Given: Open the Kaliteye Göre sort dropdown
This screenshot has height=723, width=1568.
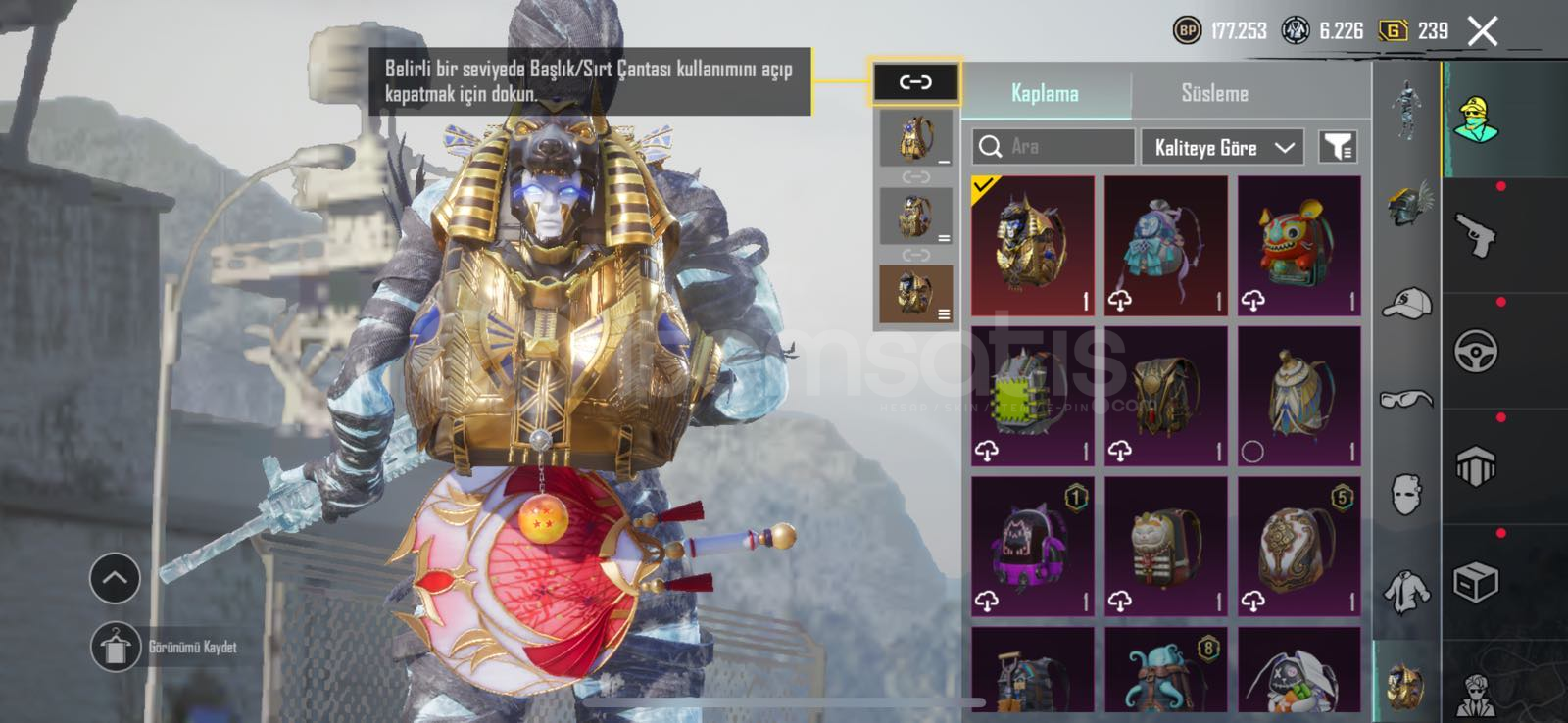Looking at the screenshot, I should click(1222, 148).
